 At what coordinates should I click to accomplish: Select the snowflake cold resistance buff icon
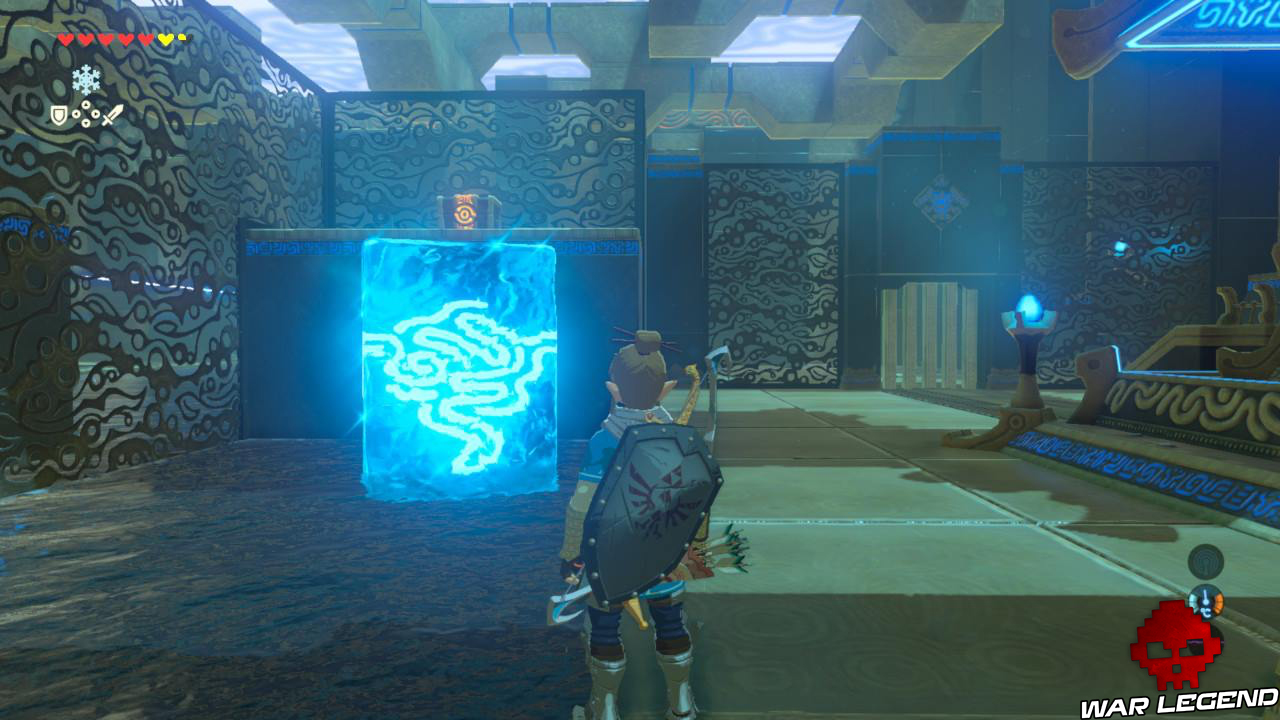coord(86,79)
